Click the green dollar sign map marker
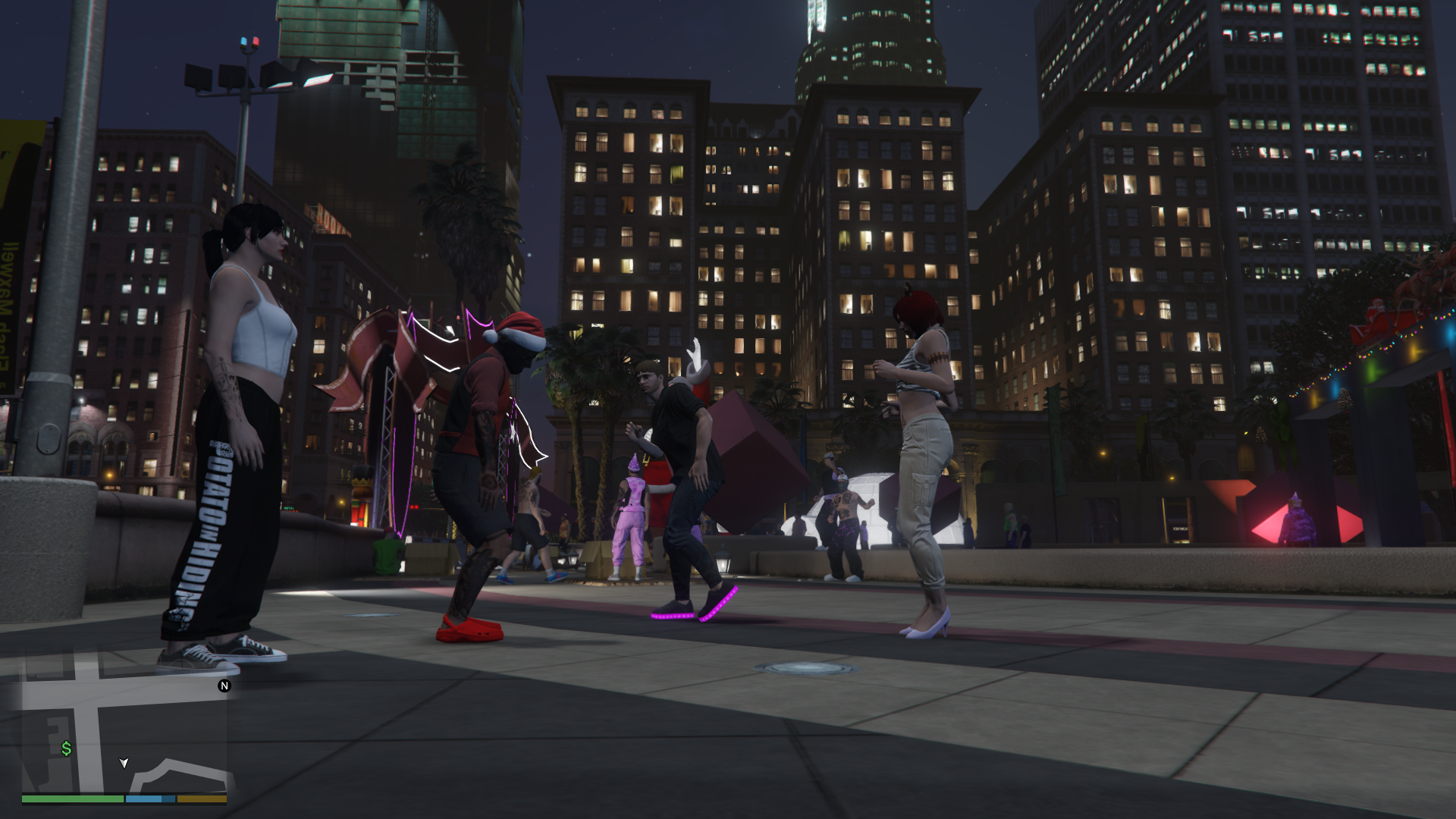The image size is (1456, 819). tap(67, 748)
